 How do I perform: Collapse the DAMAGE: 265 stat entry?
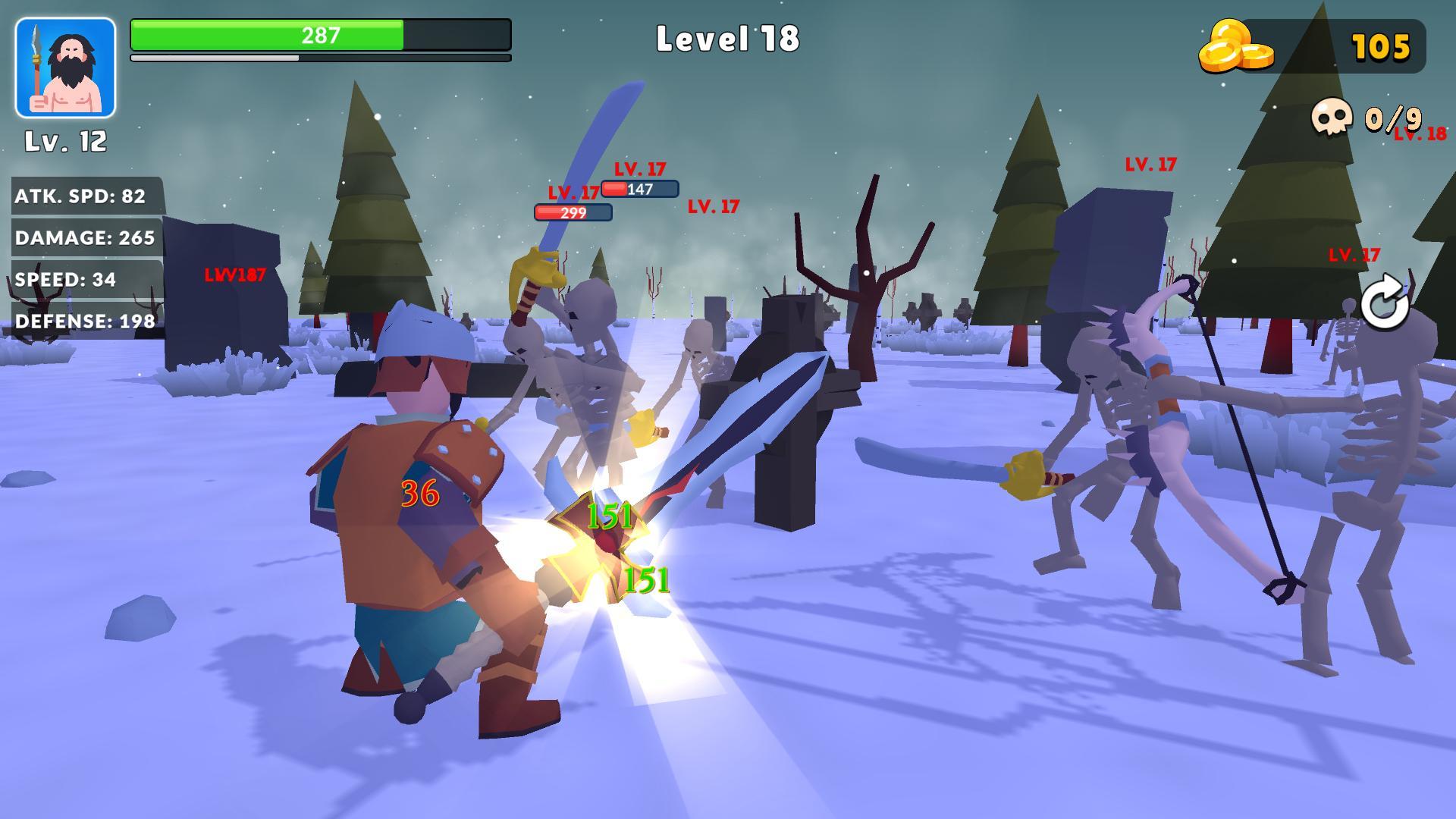pos(85,237)
